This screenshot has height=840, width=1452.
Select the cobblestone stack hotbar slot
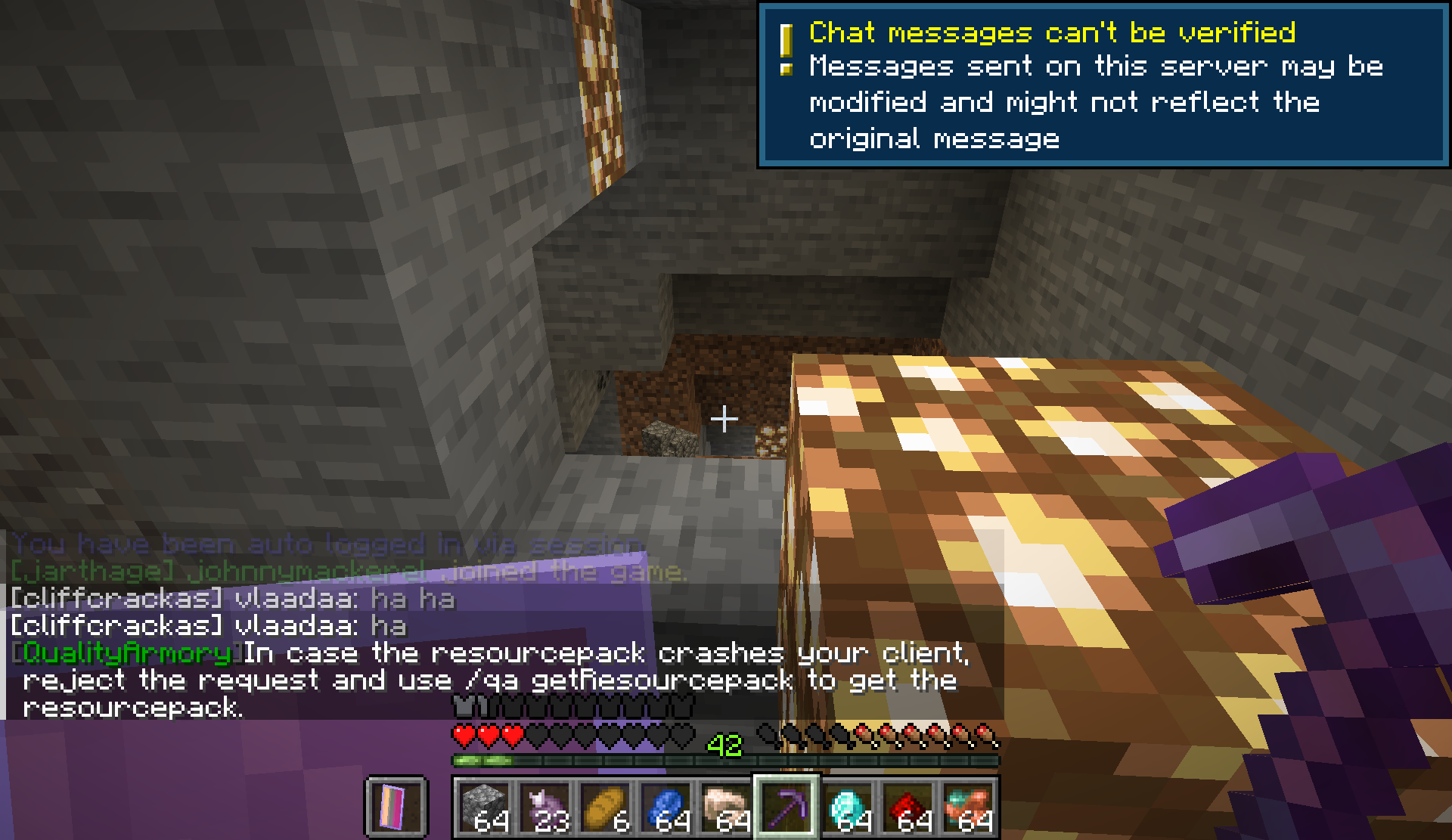(x=484, y=807)
